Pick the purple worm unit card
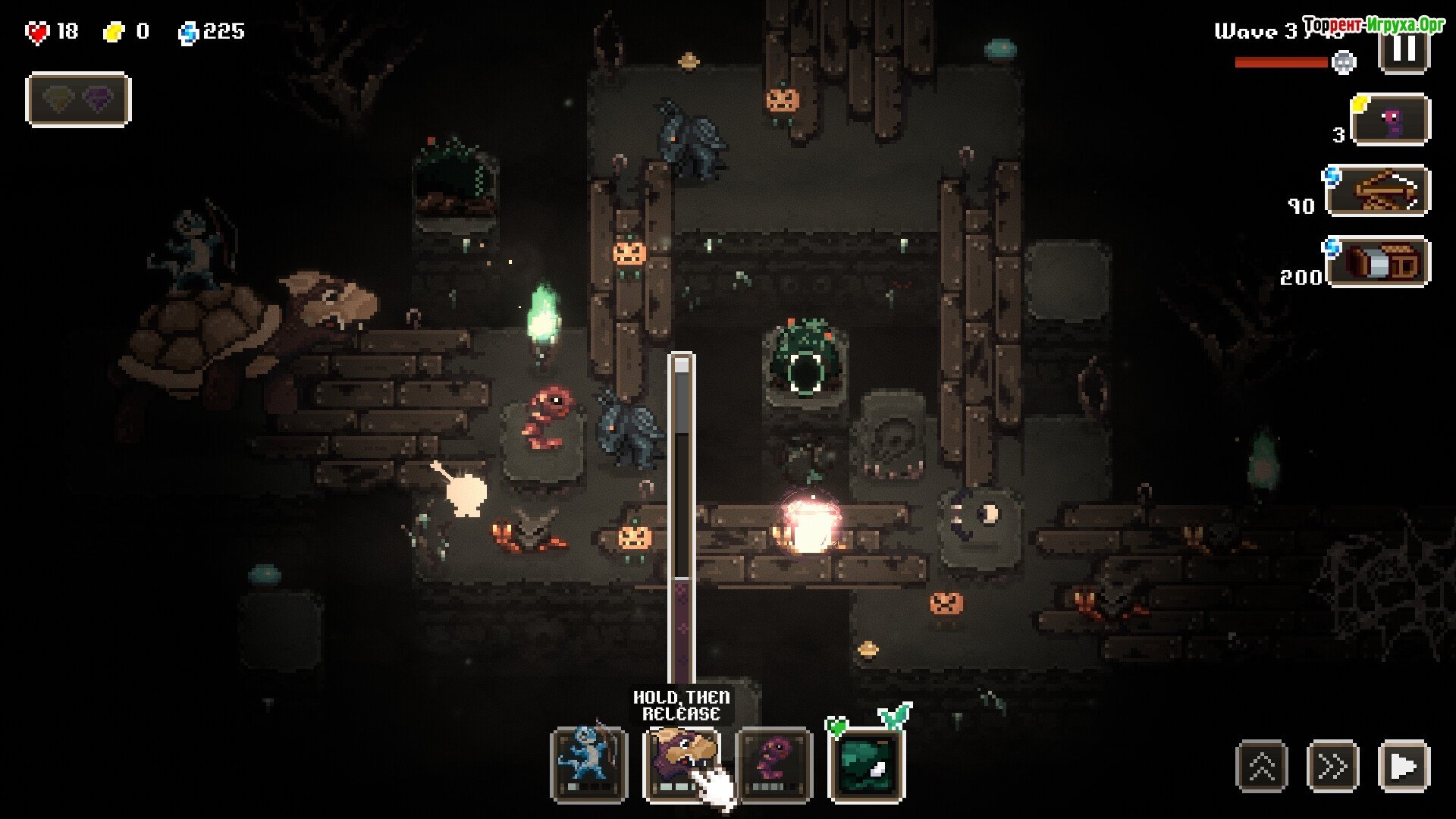The width and height of the screenshot is (1456, 819). 774,764
